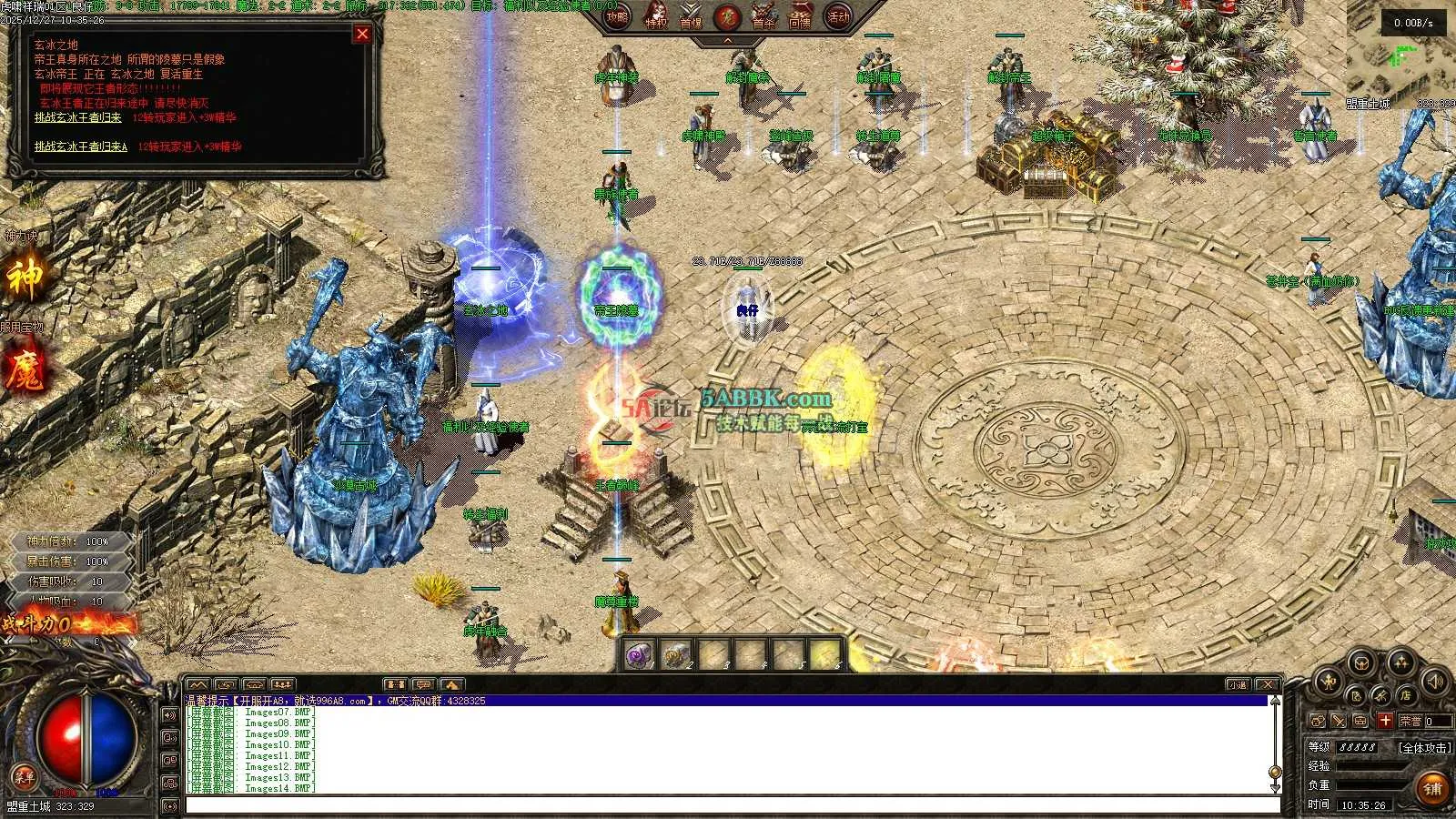Open the 攻略 guide button
1456x819 pixels.
pyautogui.click(x=618, y=16)
